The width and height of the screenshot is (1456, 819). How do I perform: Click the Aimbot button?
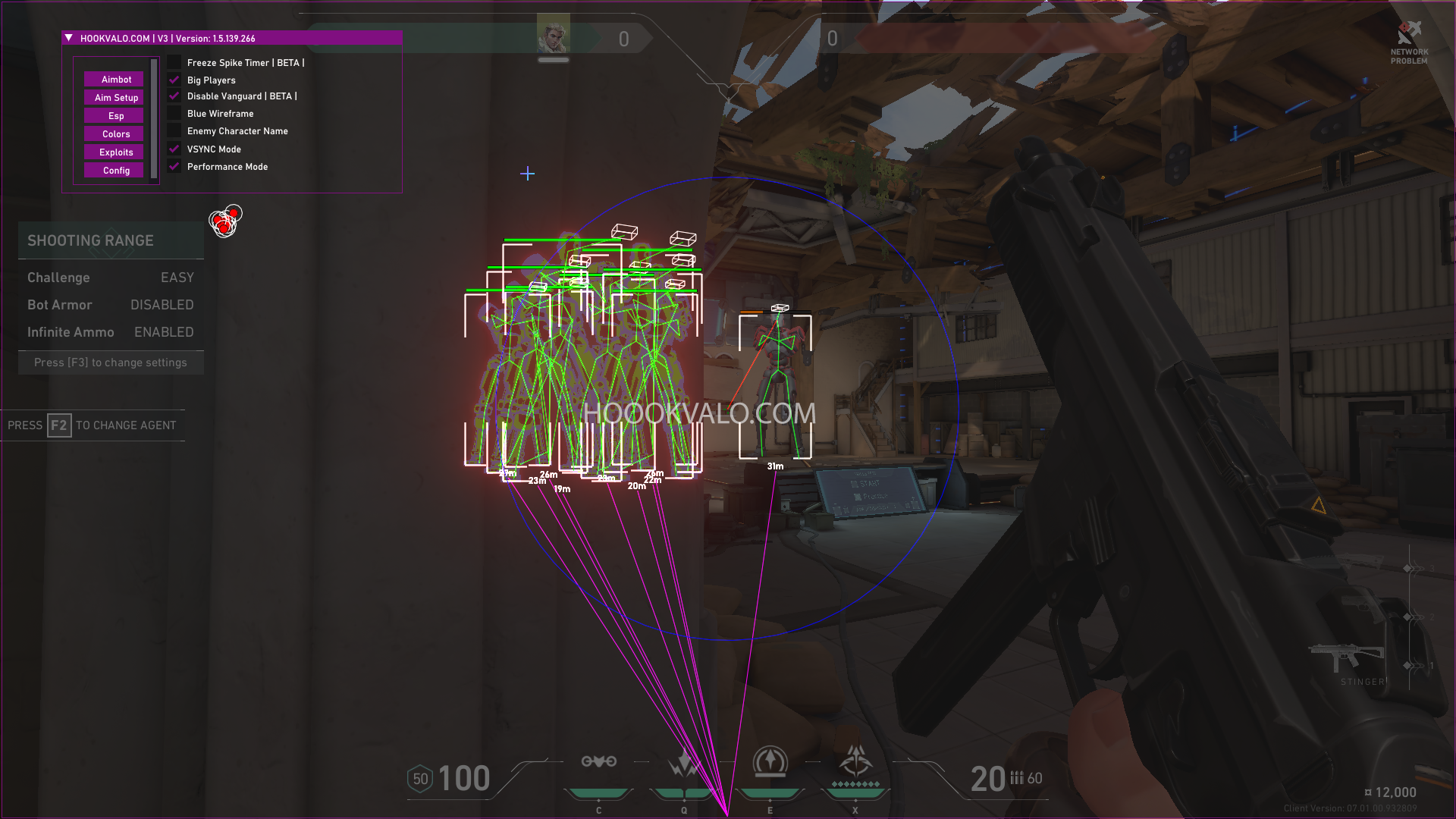tap(114, 79)
